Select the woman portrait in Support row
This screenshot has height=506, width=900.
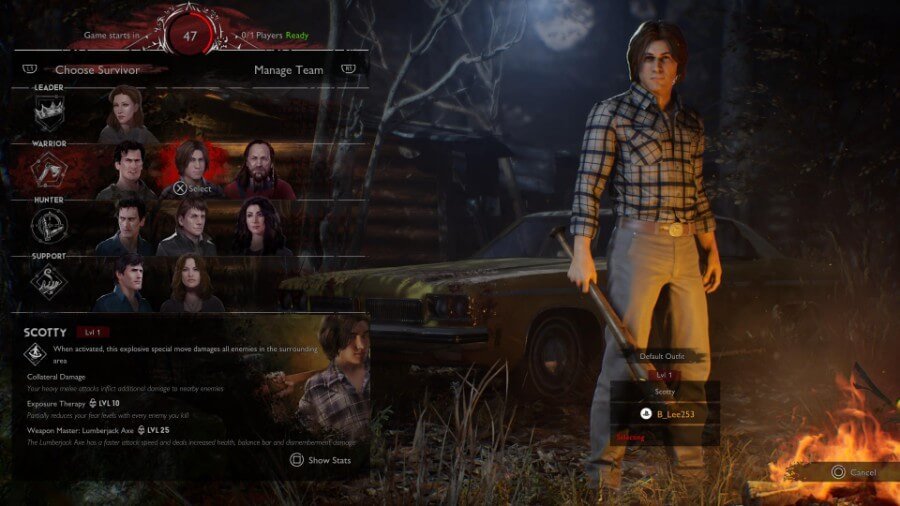(x=192, y=283)
